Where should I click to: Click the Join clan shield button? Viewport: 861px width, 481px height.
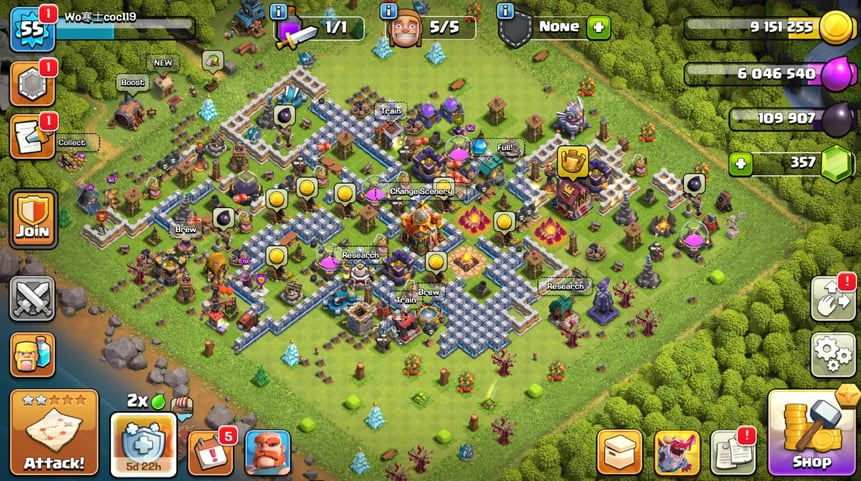pos(32,218)
